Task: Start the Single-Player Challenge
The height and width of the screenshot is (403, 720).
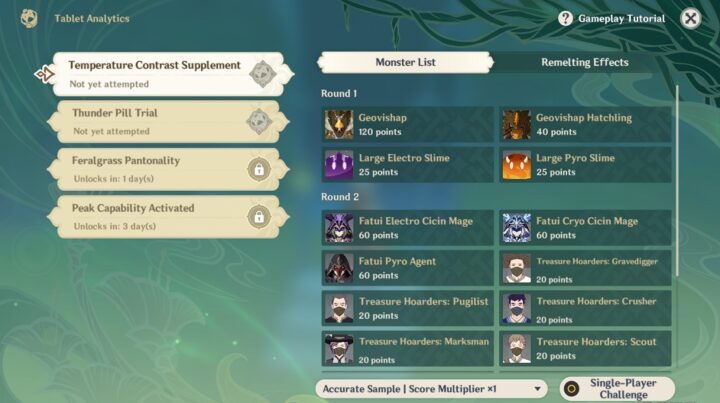Action: pyautogui.click(x=617, y=388)
